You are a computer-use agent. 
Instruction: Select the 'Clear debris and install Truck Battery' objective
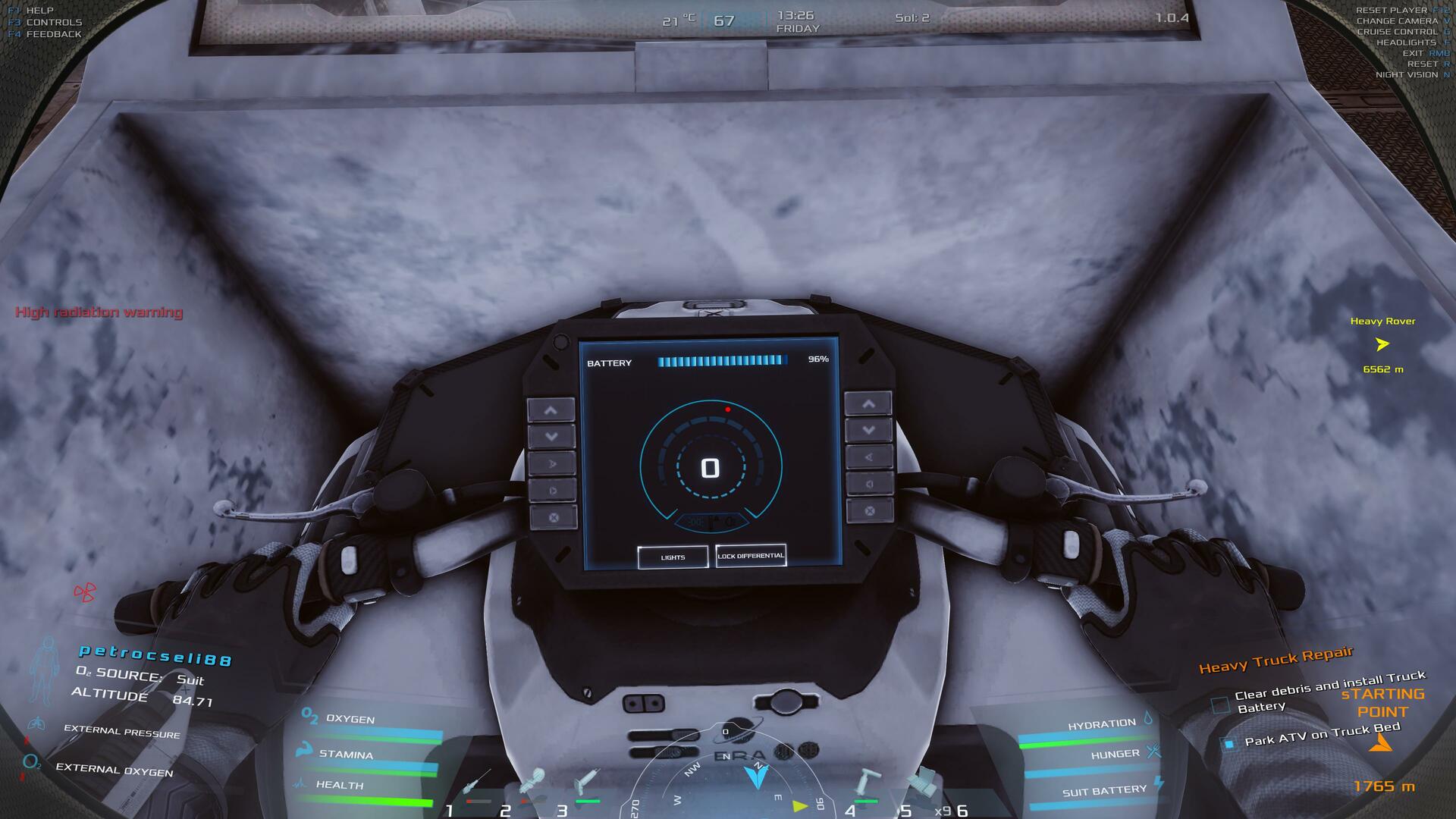(x=1329, y=692)
